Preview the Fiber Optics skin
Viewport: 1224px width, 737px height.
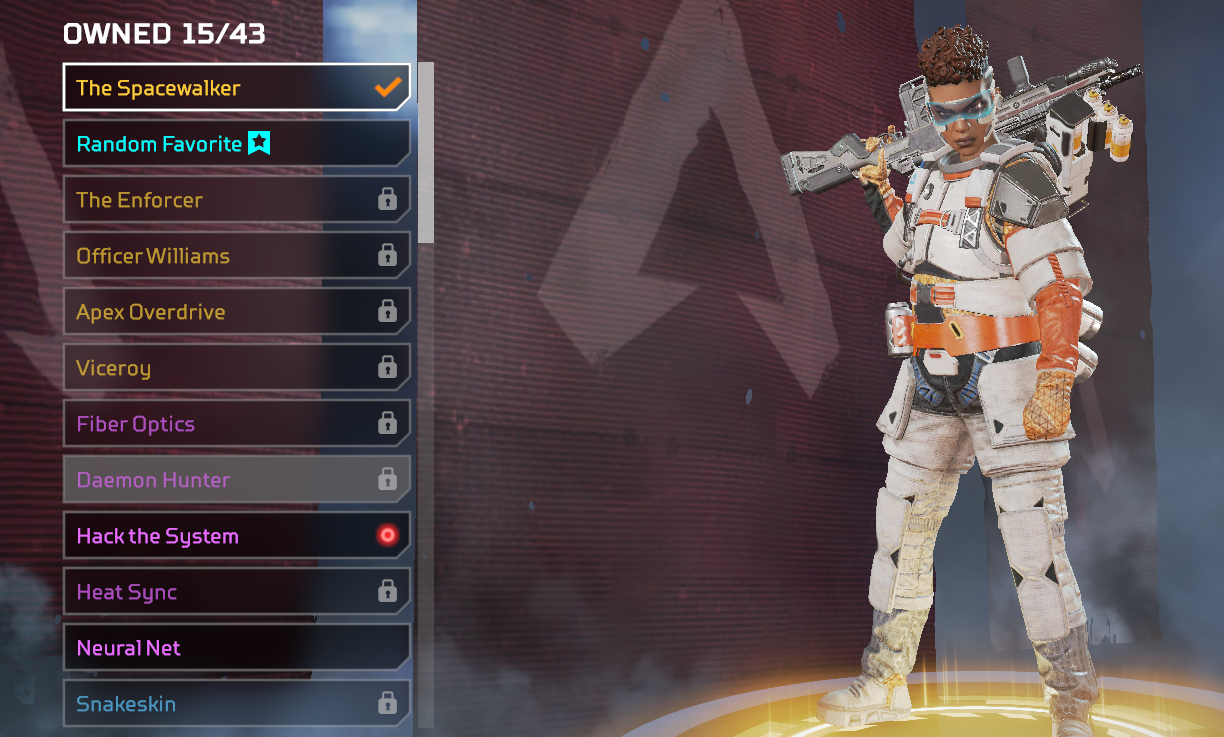point(236,424)
